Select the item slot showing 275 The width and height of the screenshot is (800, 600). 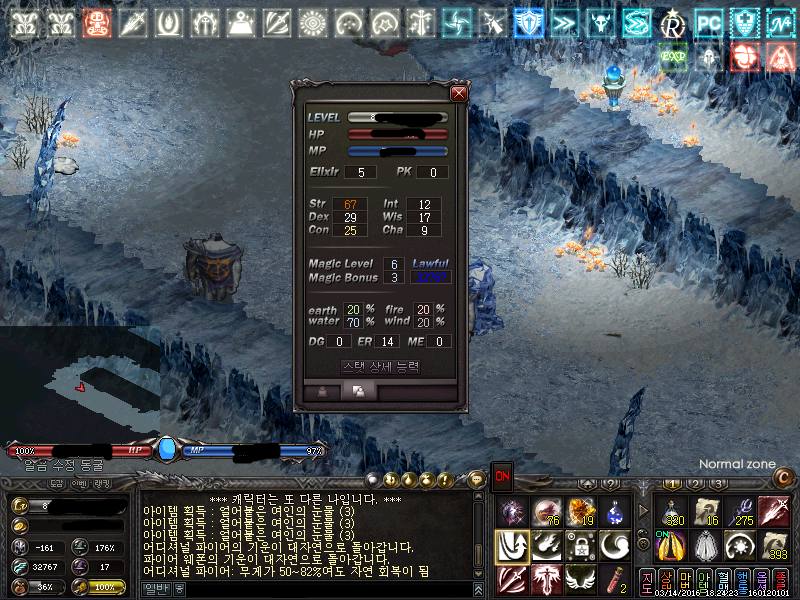[740, 511]
